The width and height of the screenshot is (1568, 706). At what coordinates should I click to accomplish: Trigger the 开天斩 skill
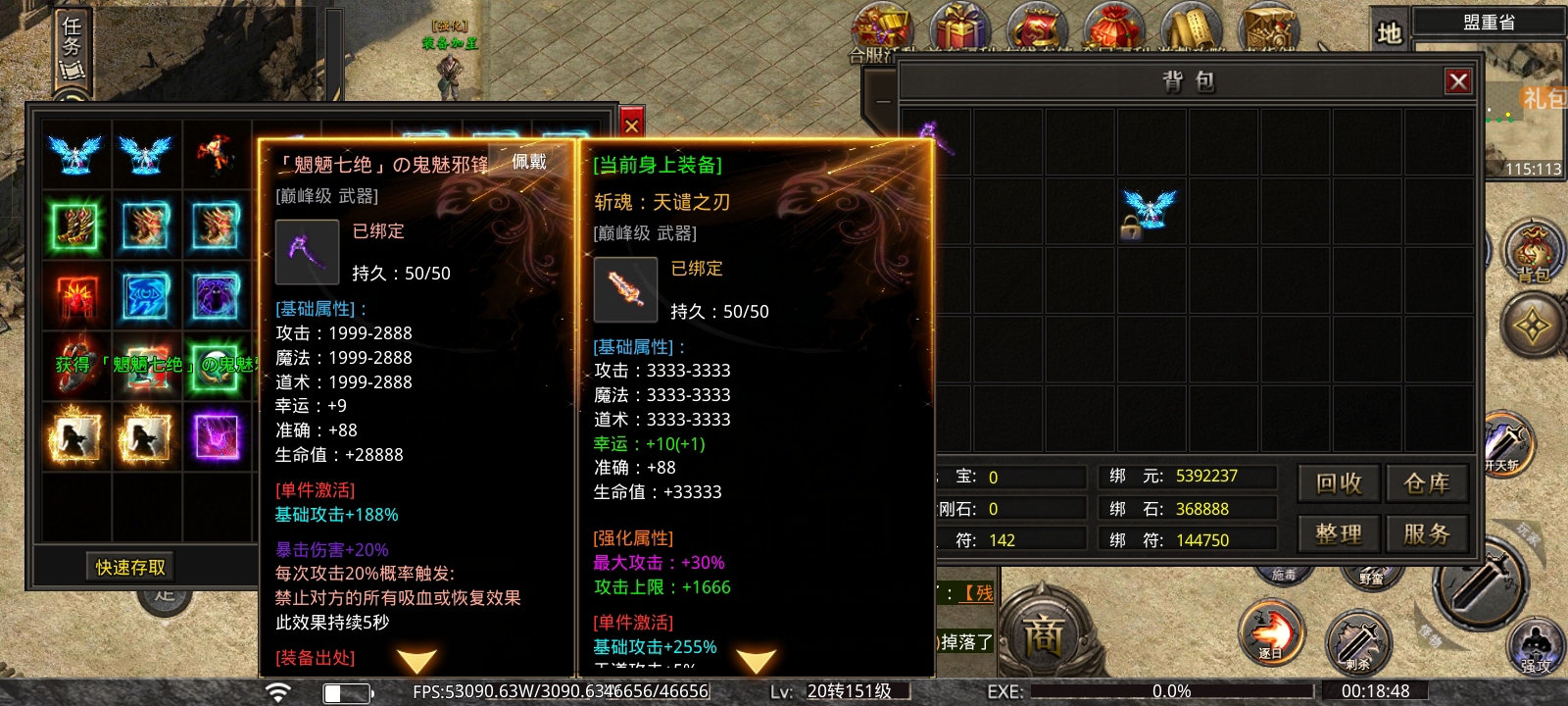pos(1504,444)
